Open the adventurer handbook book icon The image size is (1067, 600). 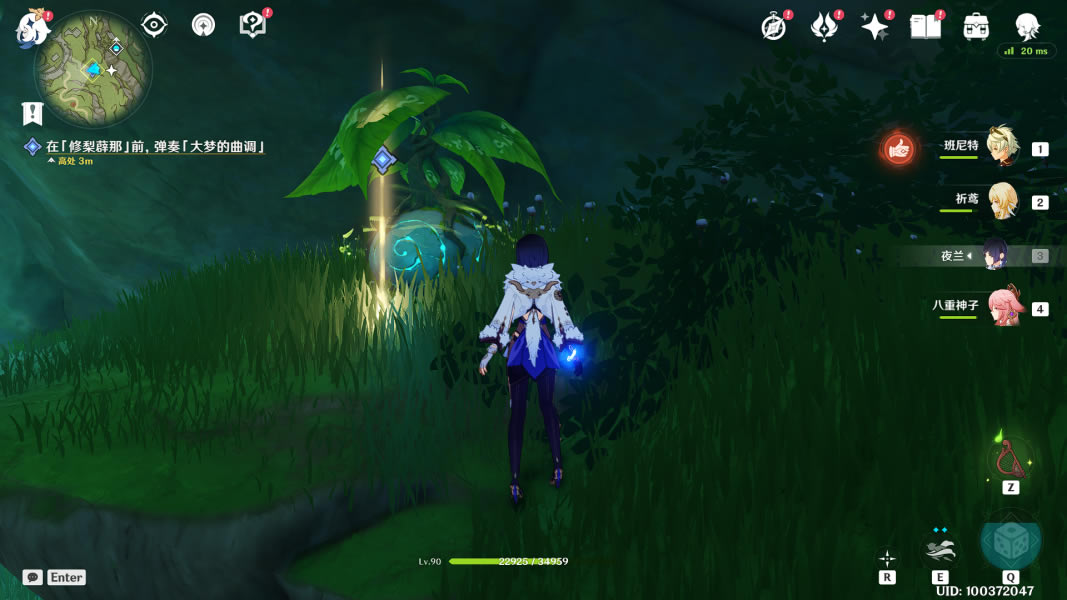tap(926, 27)
